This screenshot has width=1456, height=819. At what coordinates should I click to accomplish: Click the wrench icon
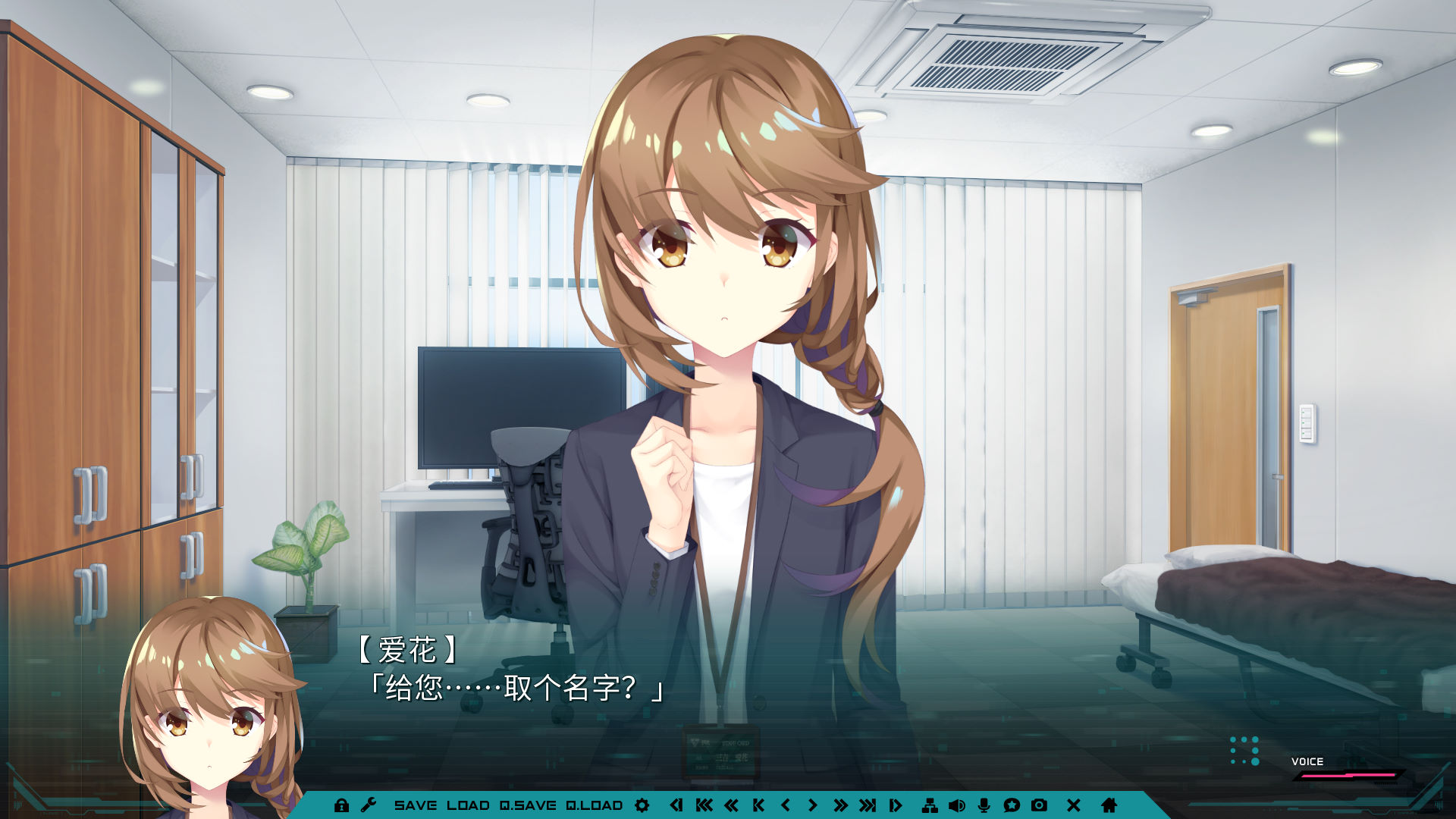point(369,805)
